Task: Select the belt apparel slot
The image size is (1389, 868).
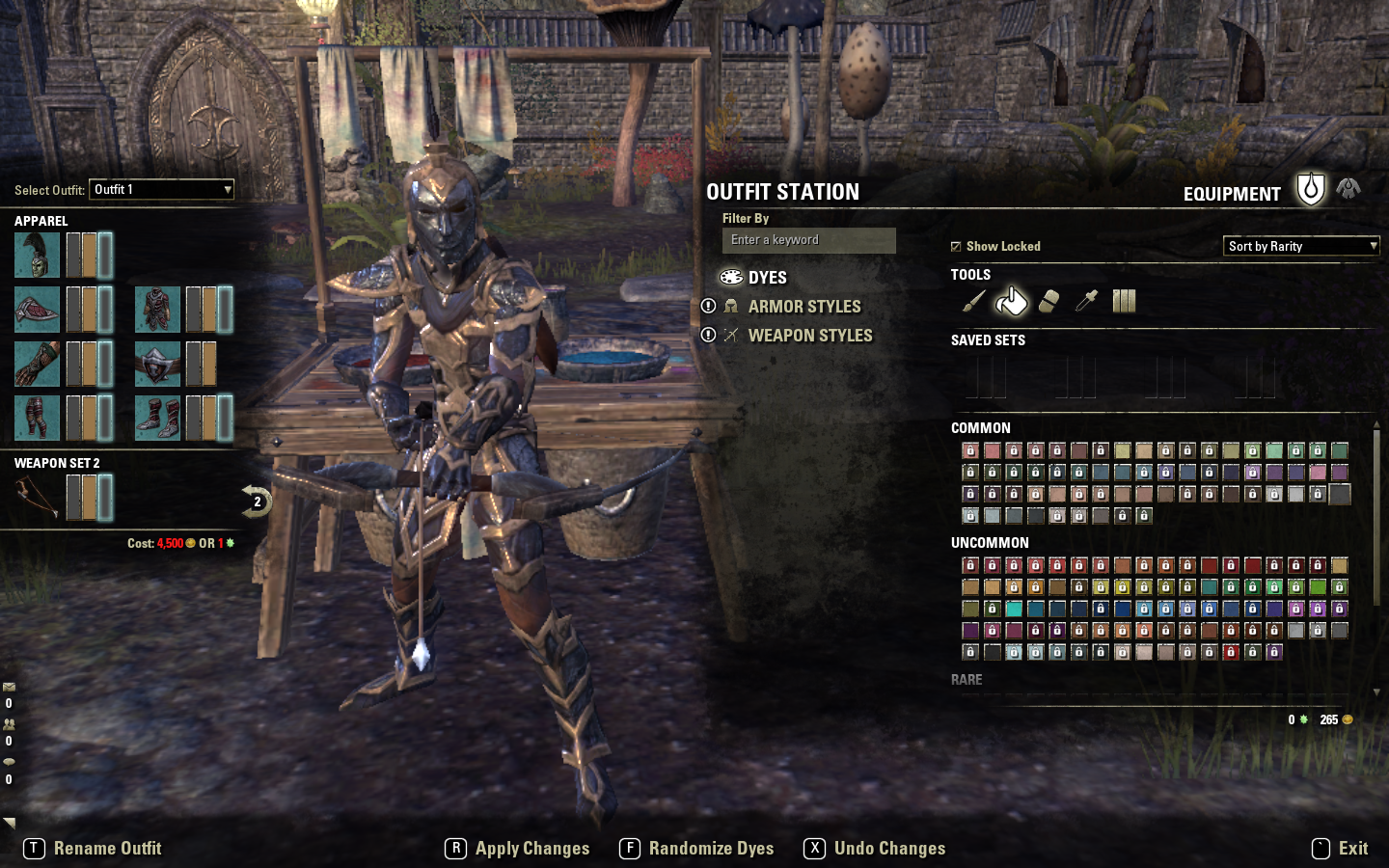Action: (x=157, y=364)
